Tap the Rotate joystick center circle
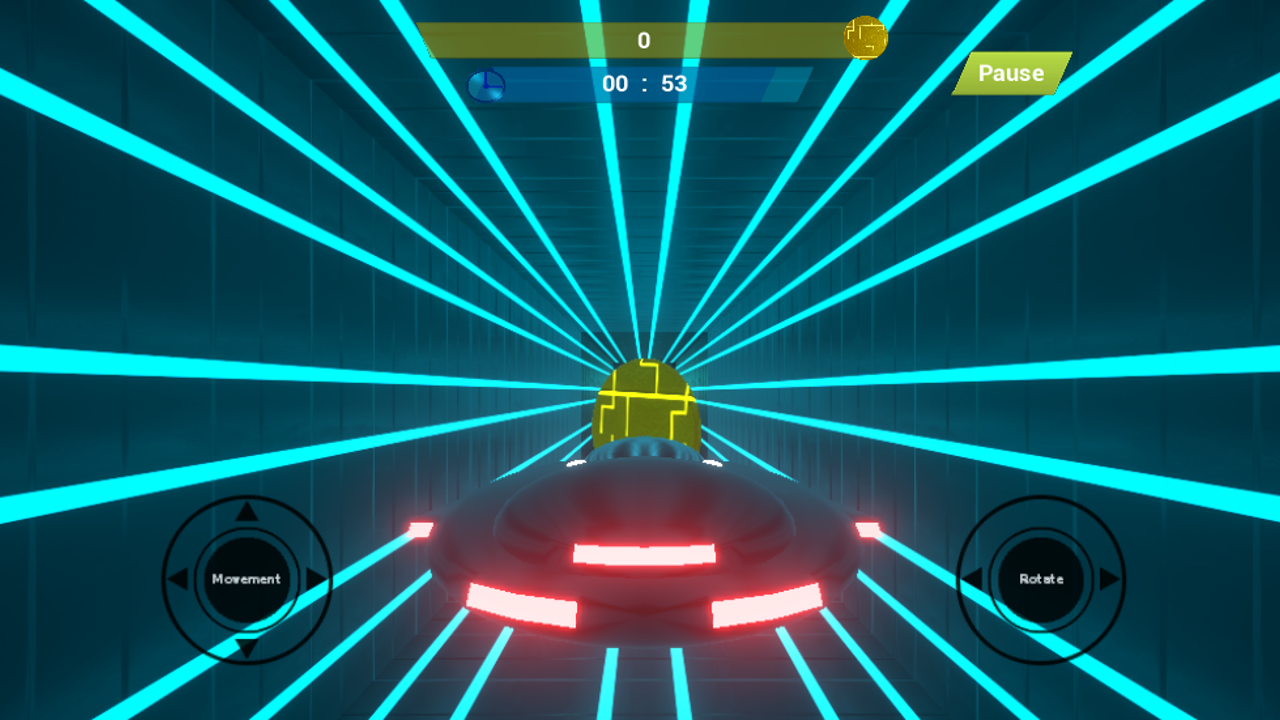The height and width of the screenshot is (720, 1280). pos(1043,577)
